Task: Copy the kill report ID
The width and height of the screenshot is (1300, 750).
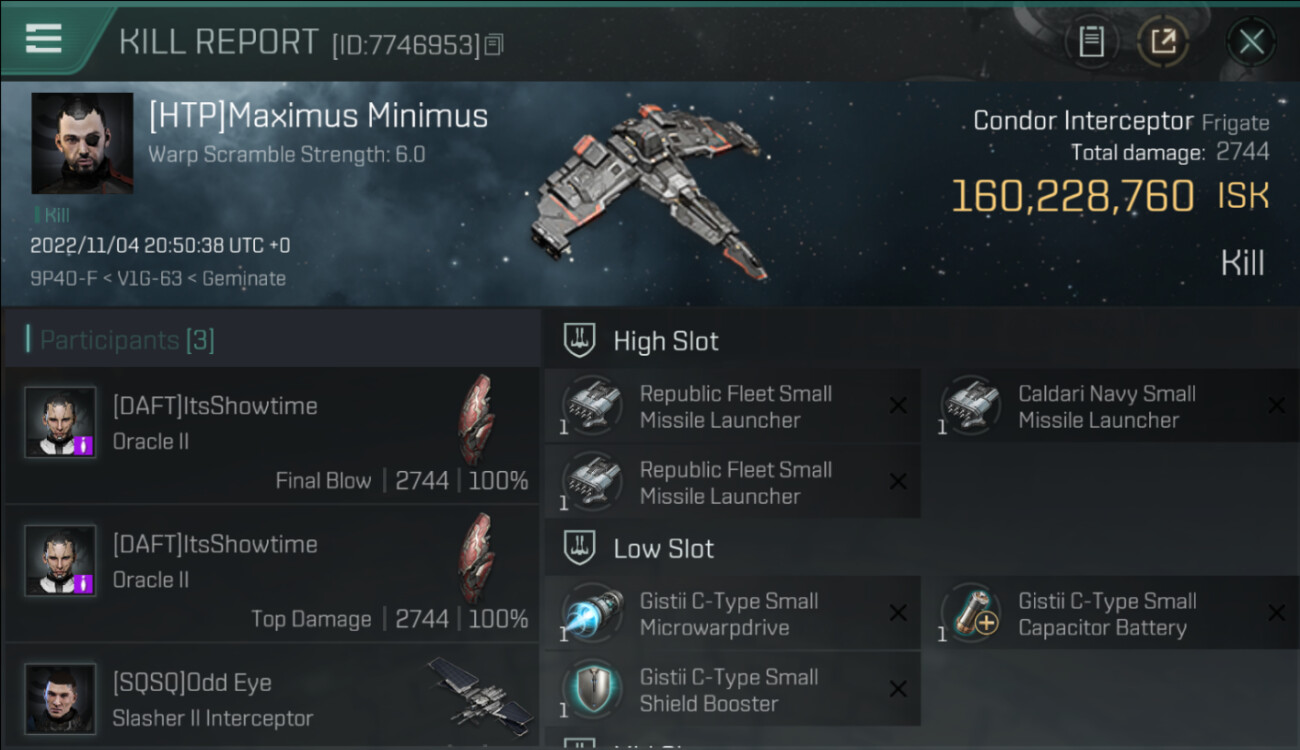Action: [494, 44]
